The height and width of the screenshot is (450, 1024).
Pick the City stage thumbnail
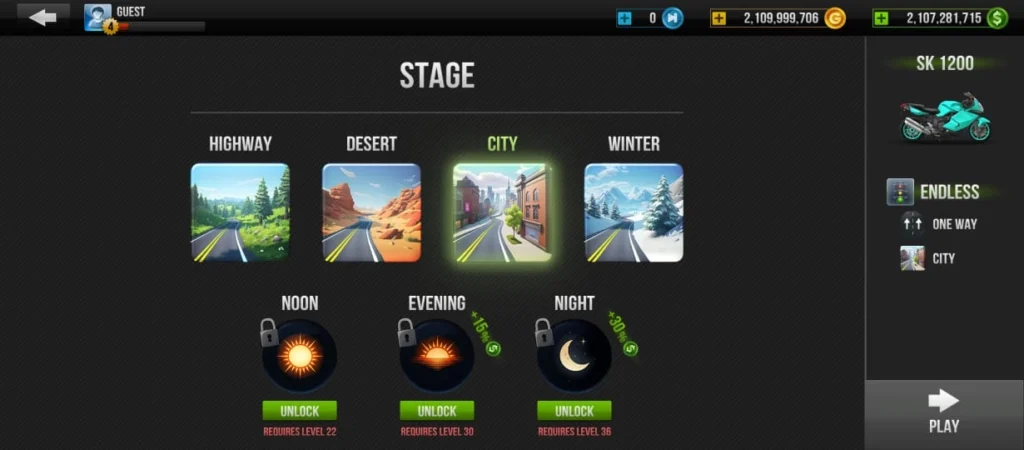[x=501, y=212]
